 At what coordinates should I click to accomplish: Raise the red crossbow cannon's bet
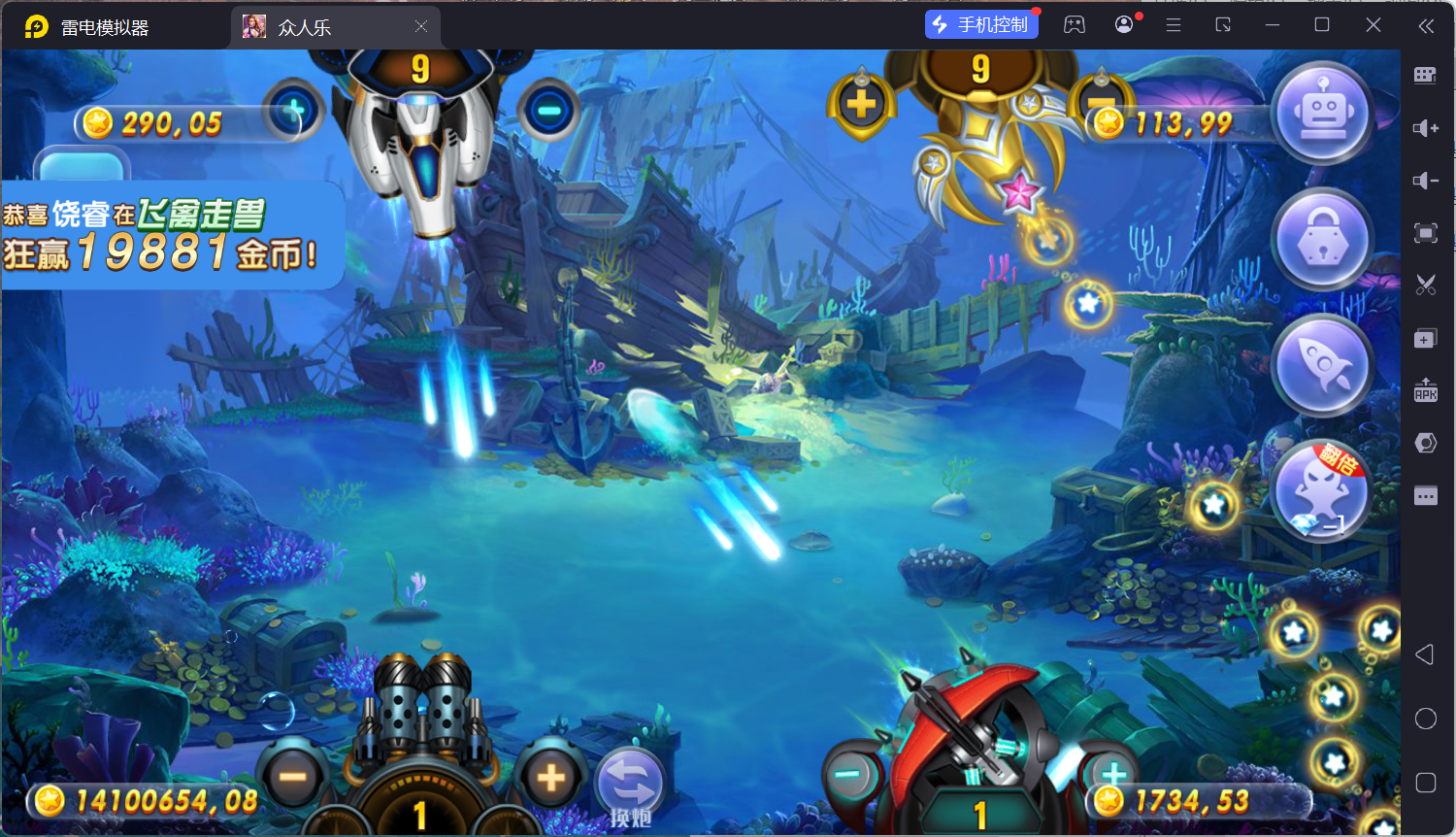pos(1113,775)
